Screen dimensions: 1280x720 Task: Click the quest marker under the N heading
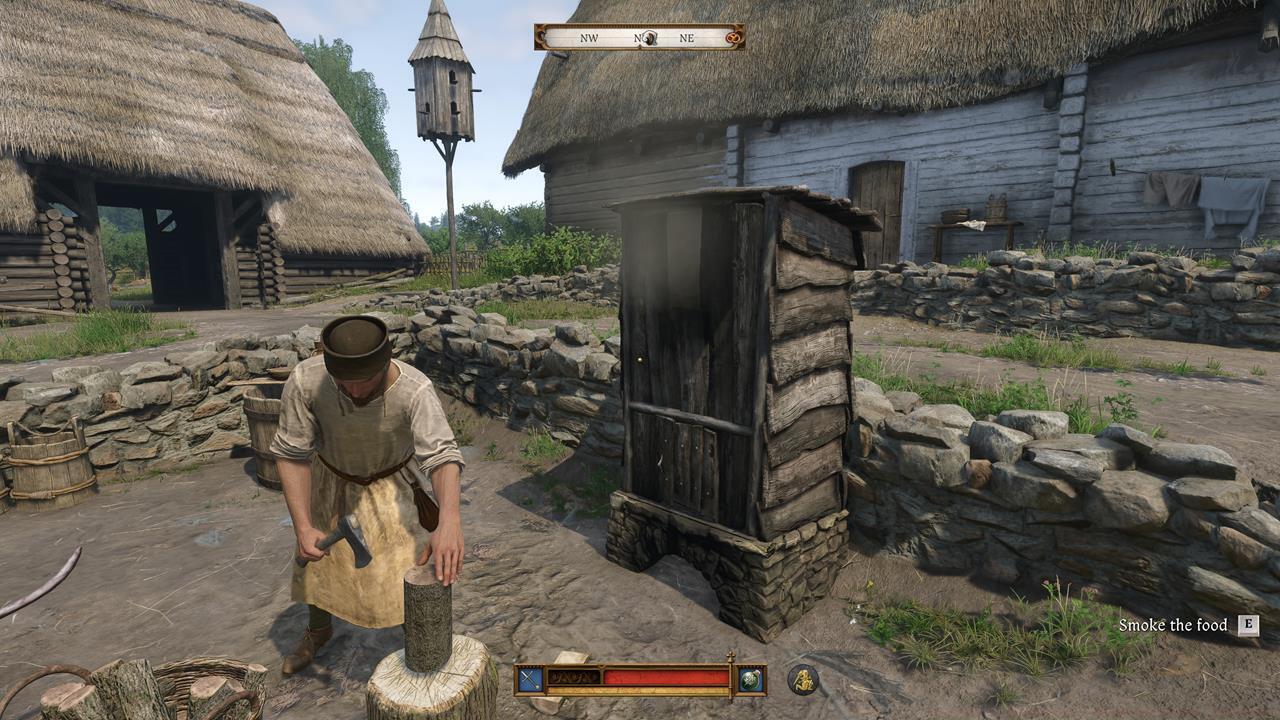pyautogui.click(x=649, y=38)
